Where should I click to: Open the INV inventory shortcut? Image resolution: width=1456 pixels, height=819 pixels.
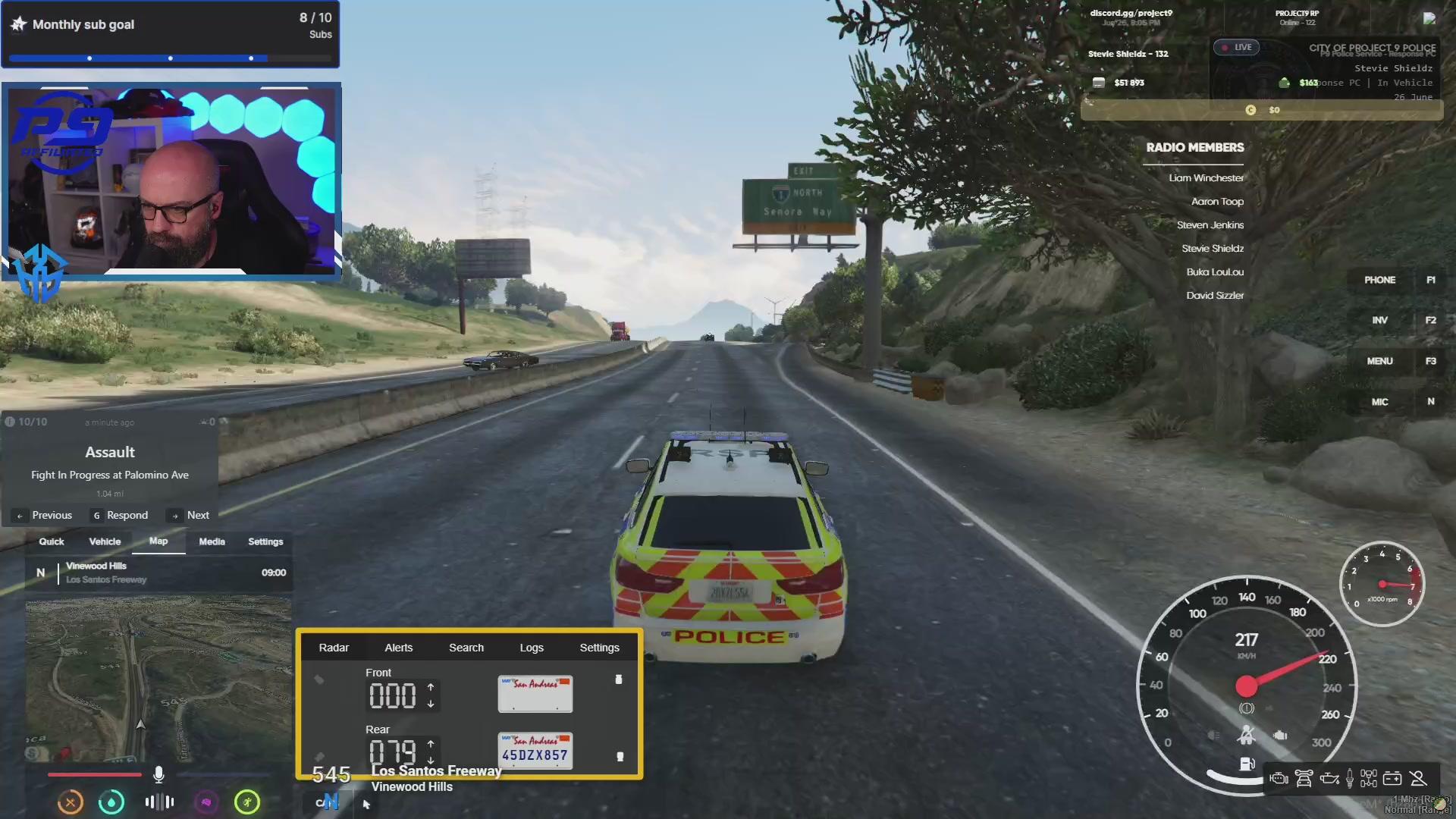[x=1379, y=320]
